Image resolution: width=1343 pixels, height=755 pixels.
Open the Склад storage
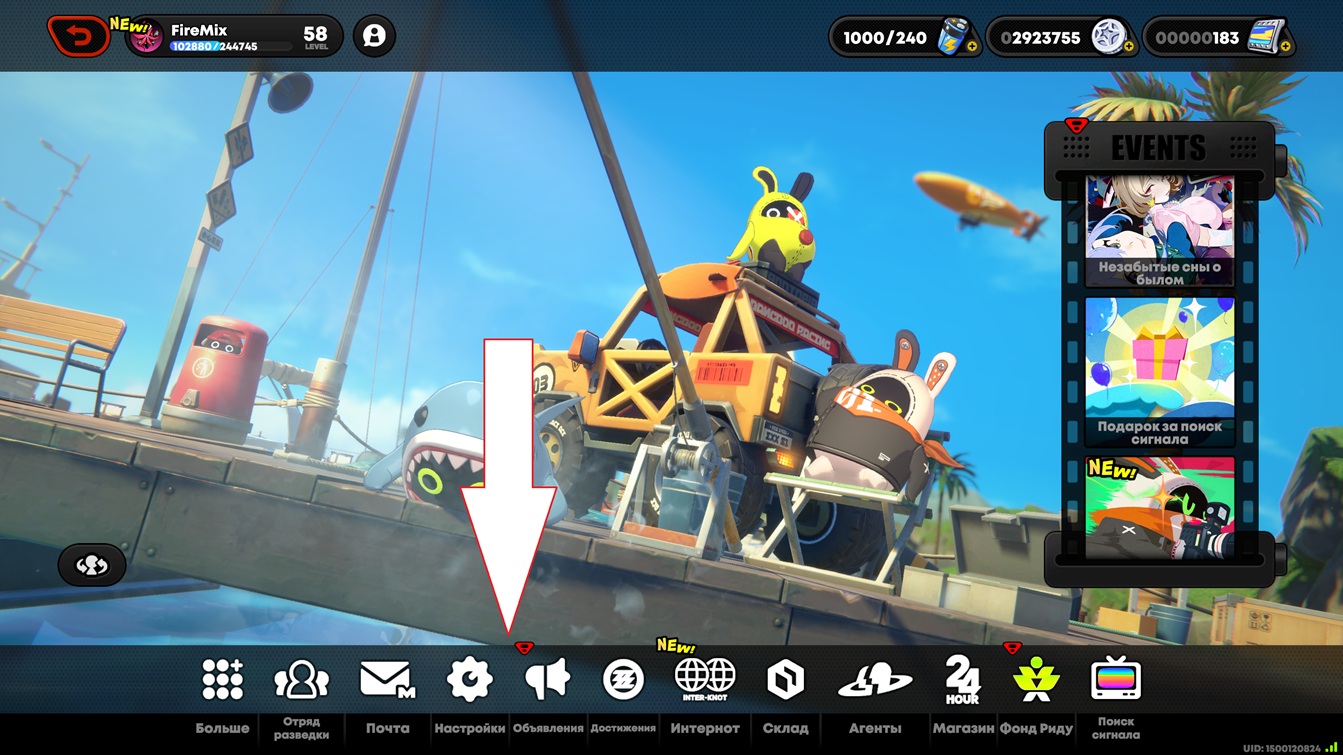[785, 680]
